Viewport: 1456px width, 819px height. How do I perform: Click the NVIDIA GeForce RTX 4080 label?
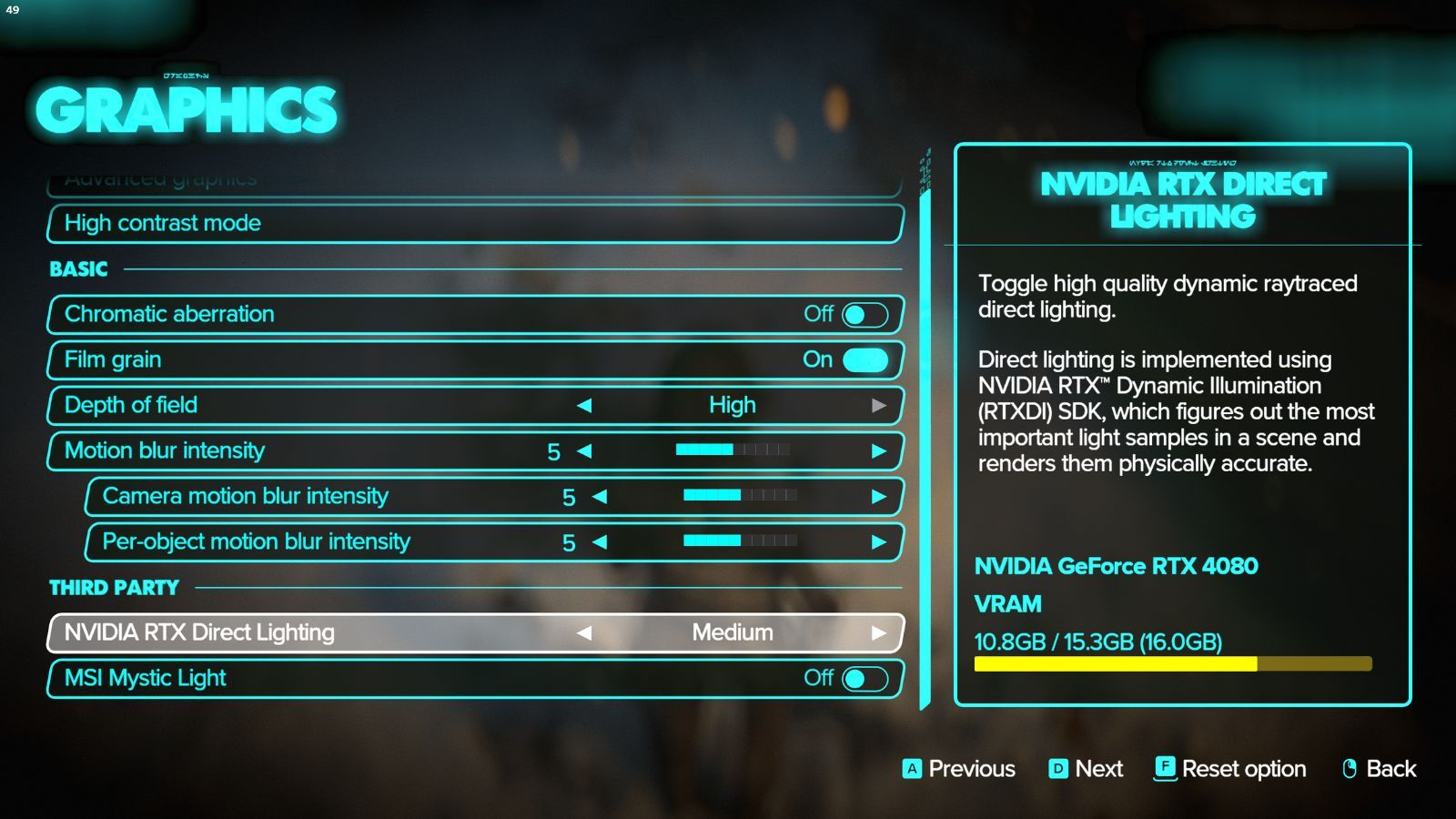1116,566
